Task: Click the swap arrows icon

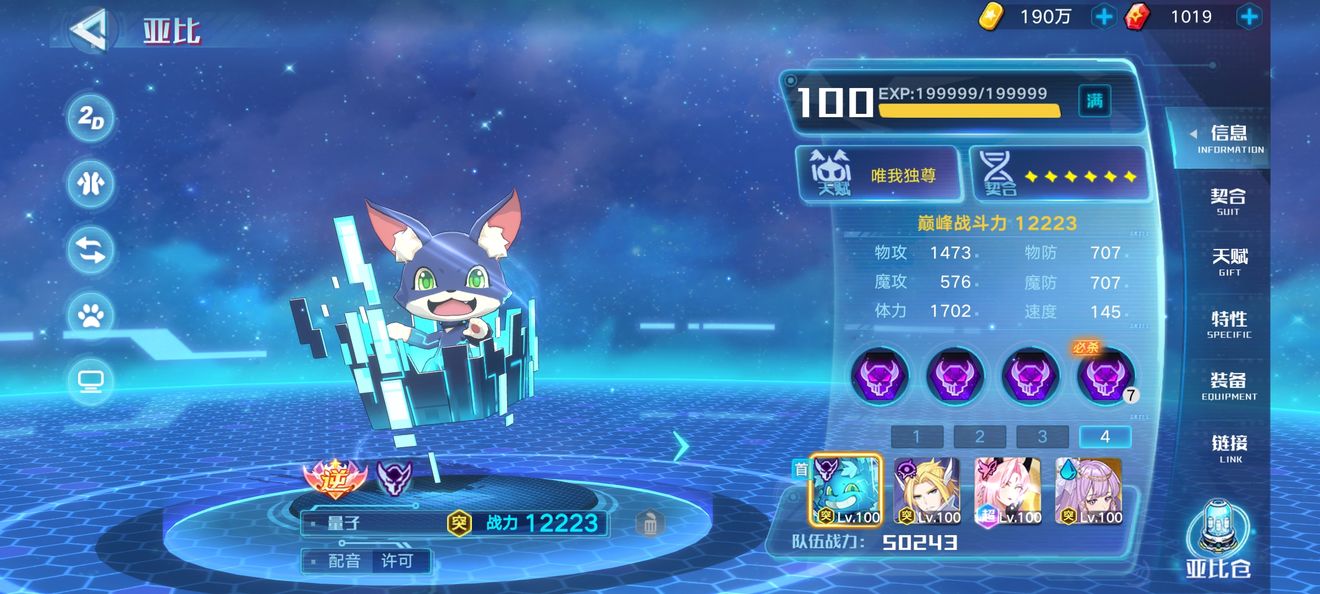Action: (x=91, y=250)
